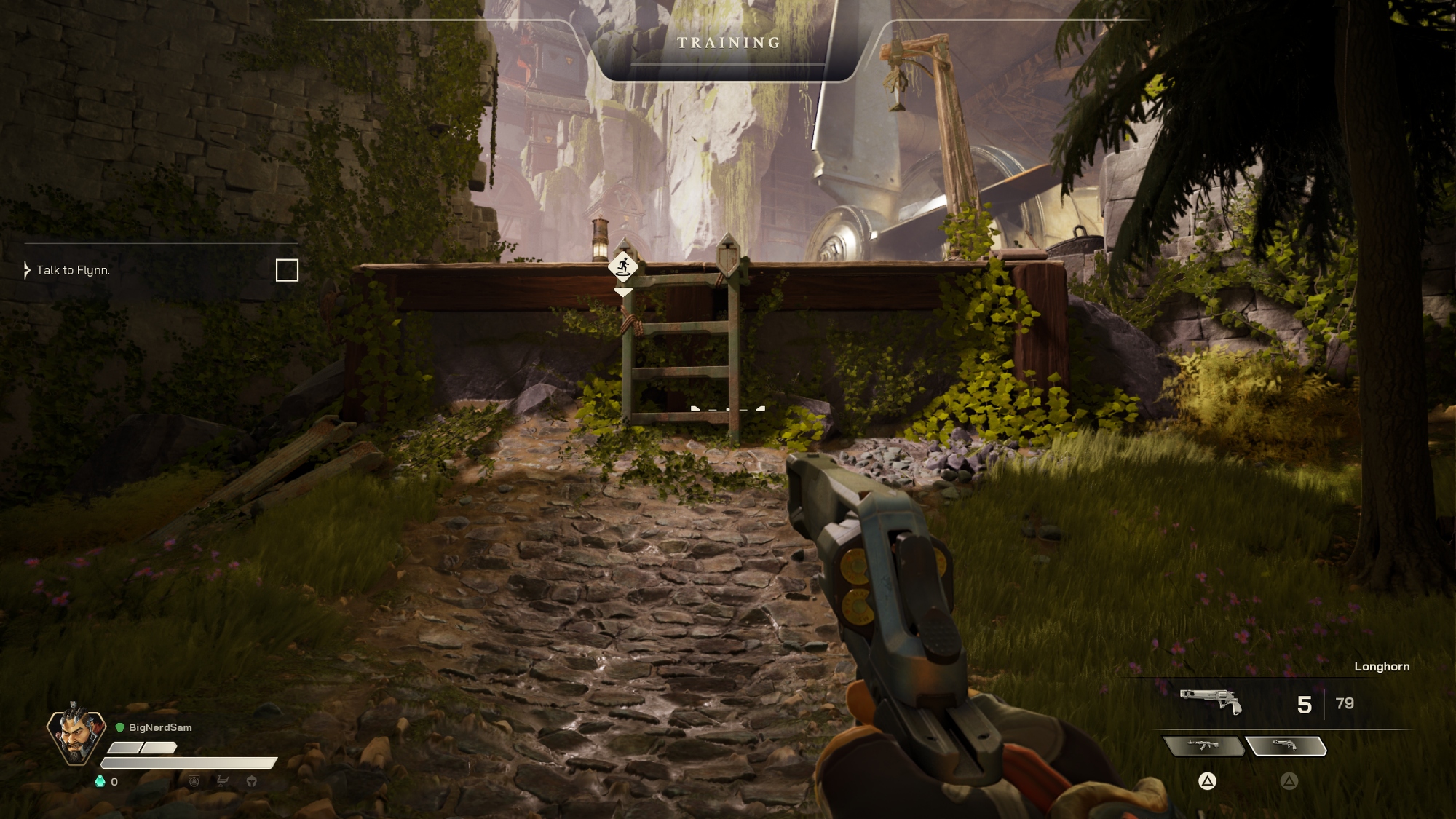This screenshot has width=1456, height=819.
Task: Select the chair-shaped status icon
Action: (223, 781)
